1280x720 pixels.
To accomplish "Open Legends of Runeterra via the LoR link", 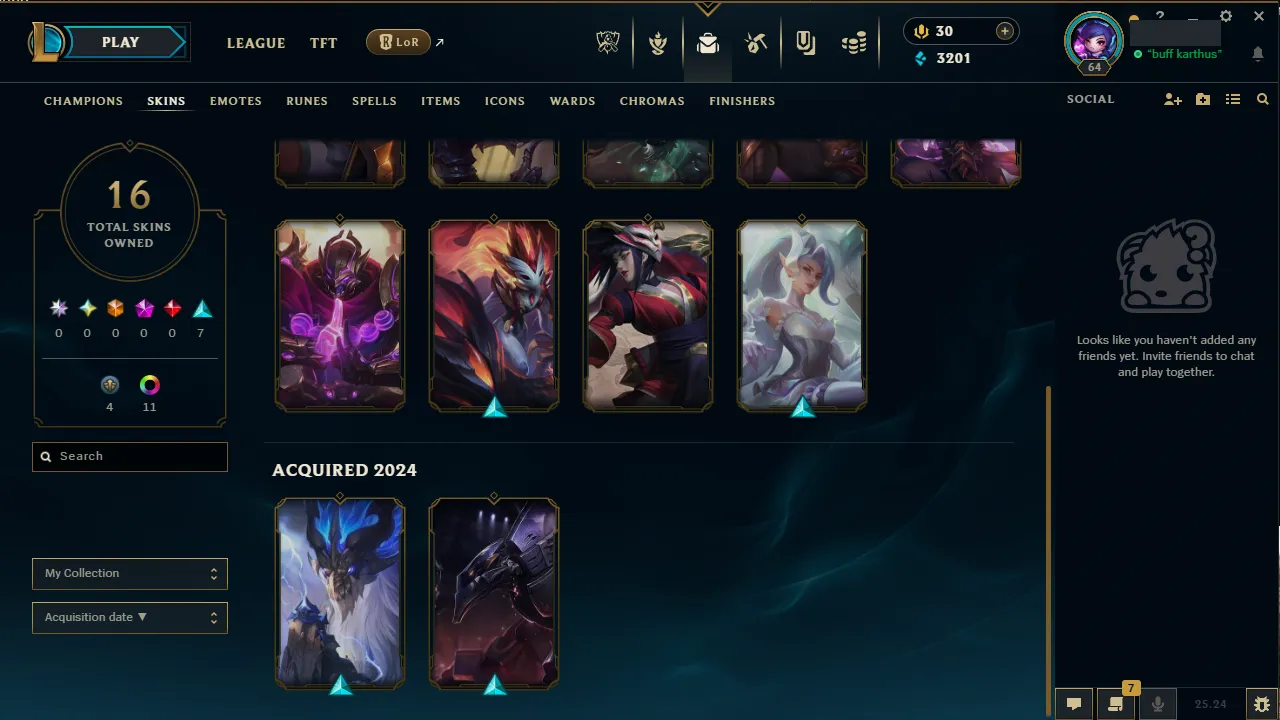I will (398, 42).
